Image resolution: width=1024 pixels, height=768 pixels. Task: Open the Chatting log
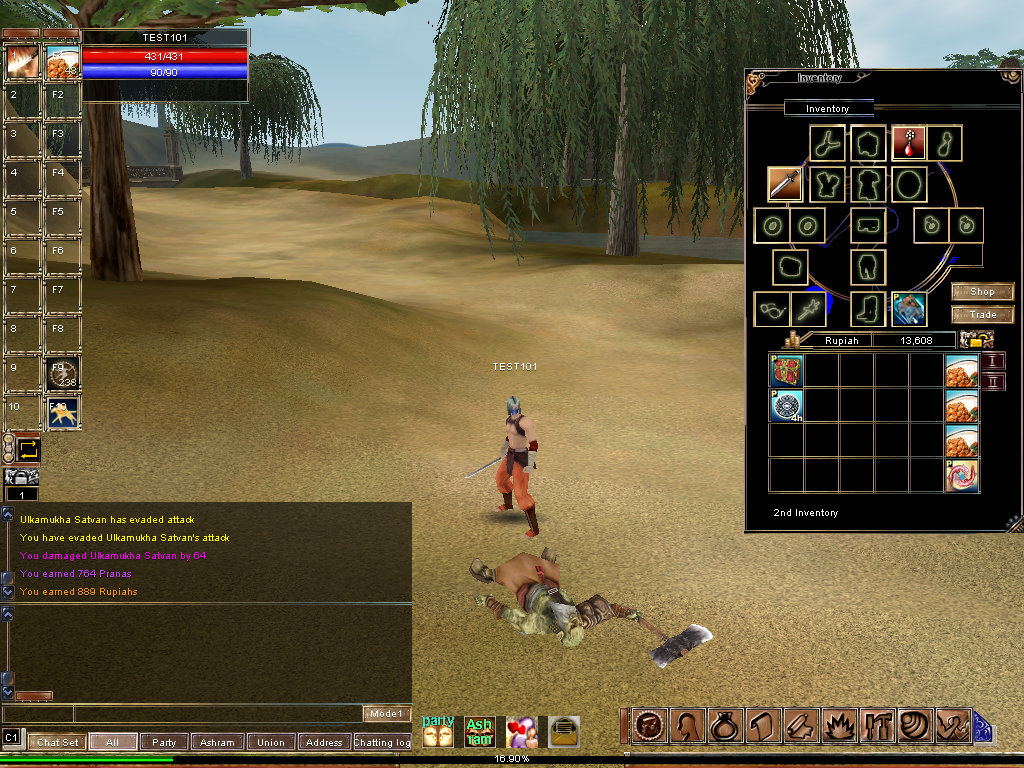click(x=381, y=742)
